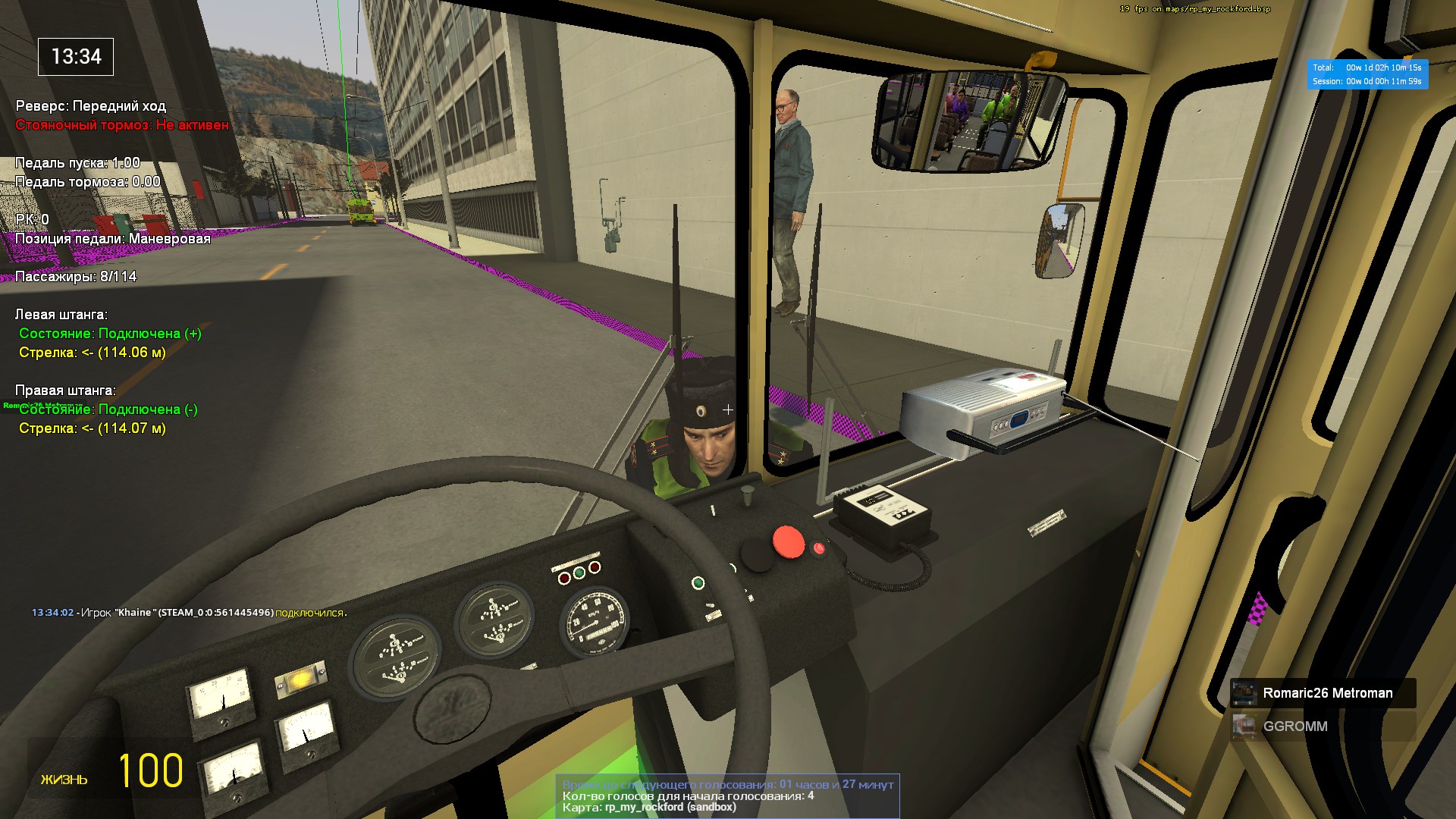Viewport: 1456px width, 819px height.
Task: Click the Romaric26 Metroman avatar thumbnail
Action: pyautogui.click(x=1244, y=693)
